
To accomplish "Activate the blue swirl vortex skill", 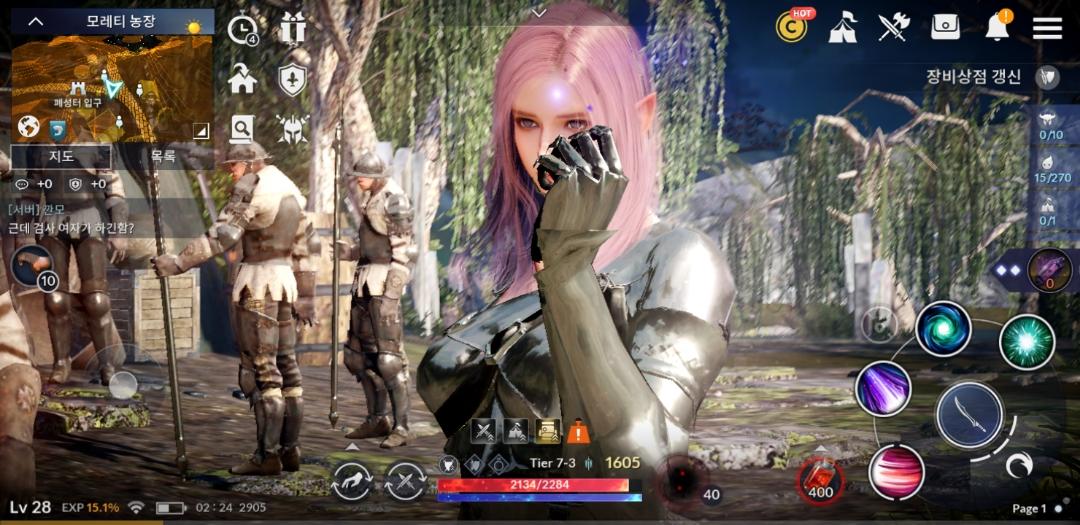I will pyautogui.click(x=943, y=330).
